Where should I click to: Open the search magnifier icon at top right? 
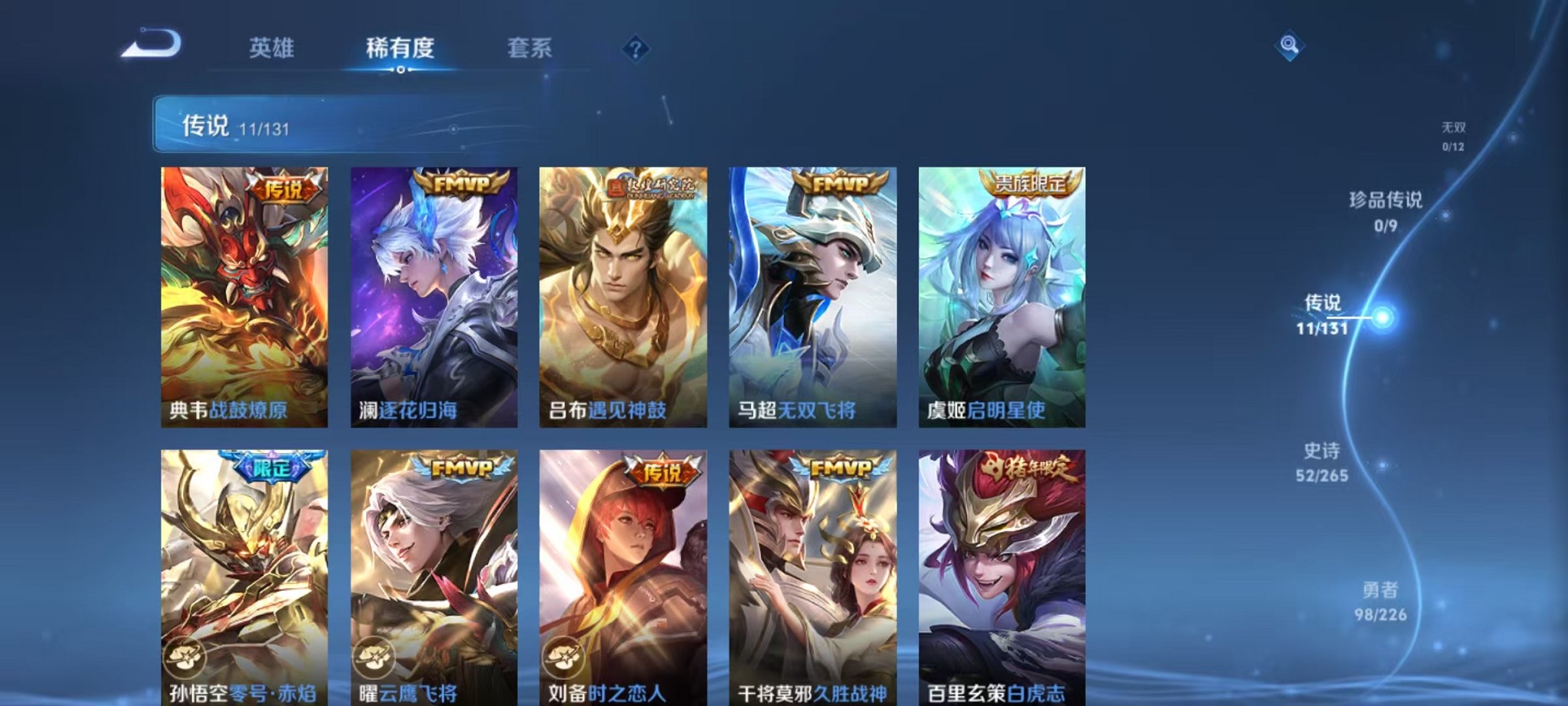point(1291,46)
